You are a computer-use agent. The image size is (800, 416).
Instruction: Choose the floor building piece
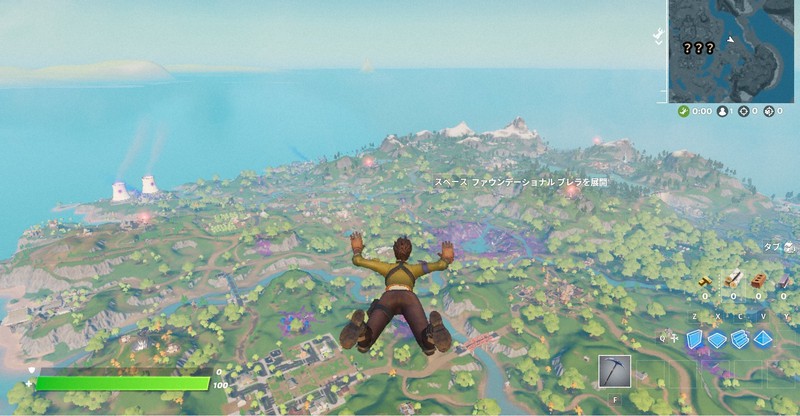click(x=717, y=340)
